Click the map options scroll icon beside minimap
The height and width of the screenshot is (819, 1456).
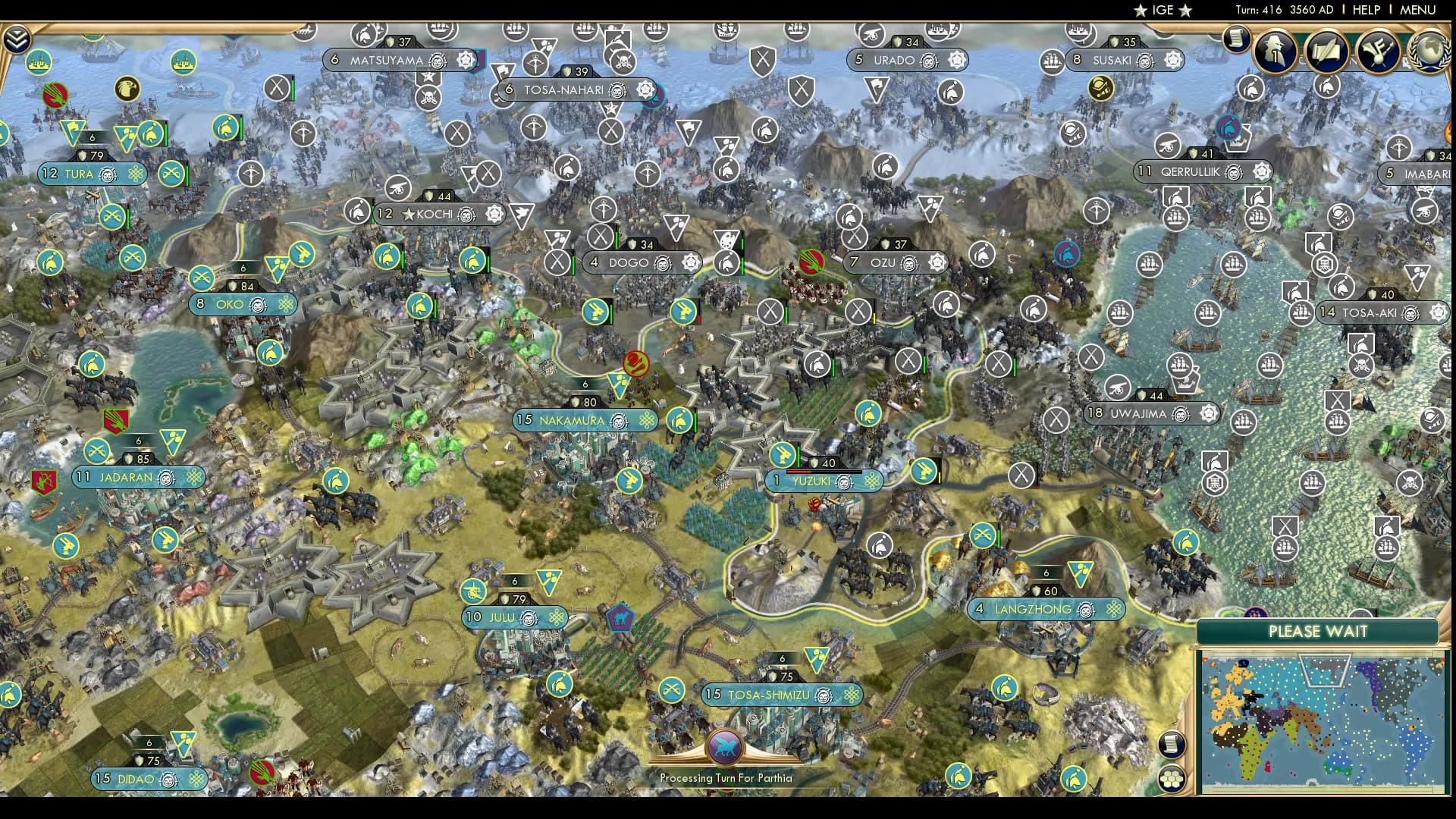point(1172,745)
